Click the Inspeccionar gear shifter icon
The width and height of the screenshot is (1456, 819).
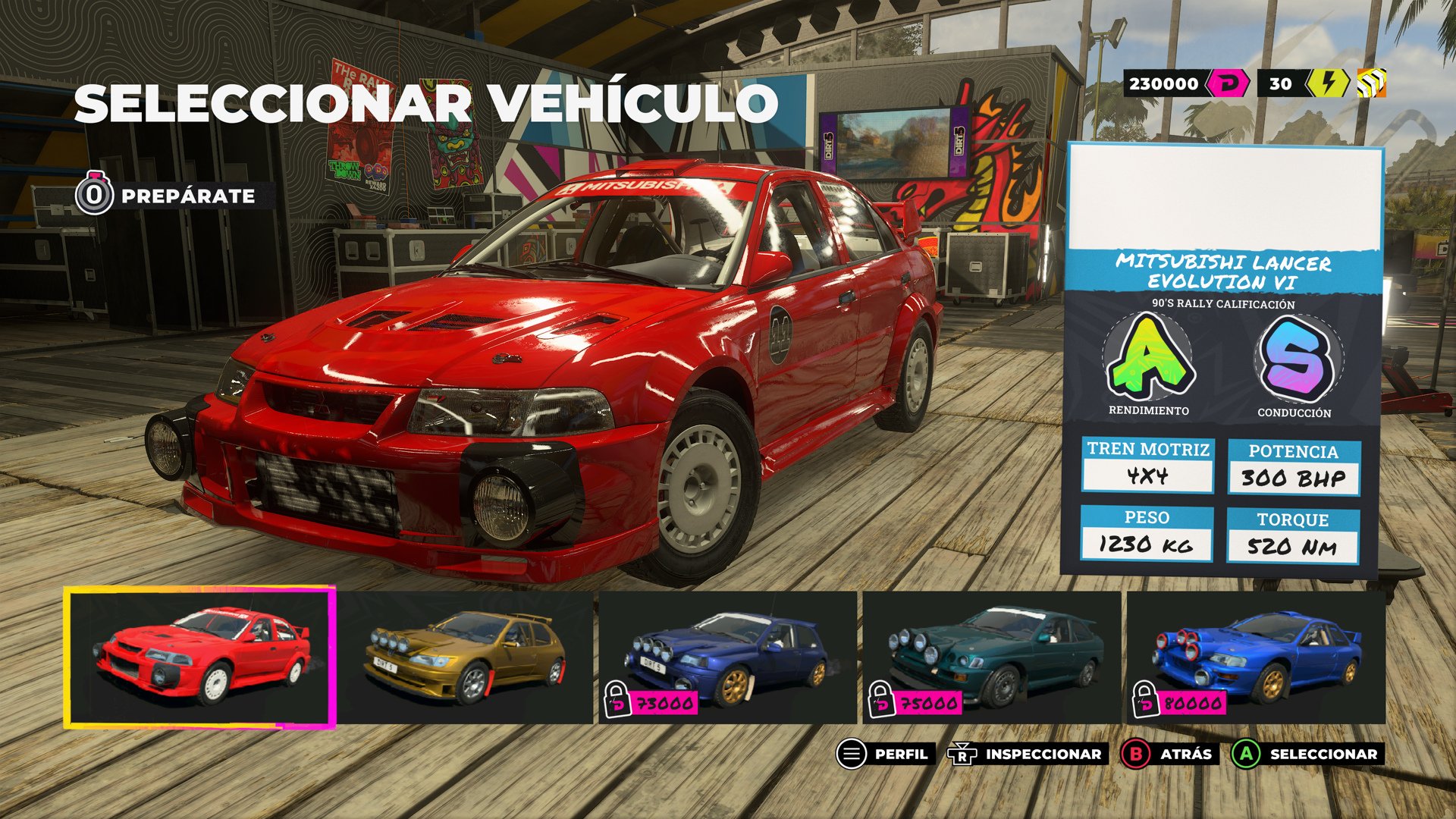pyautogui.click(x=960, y=755)
